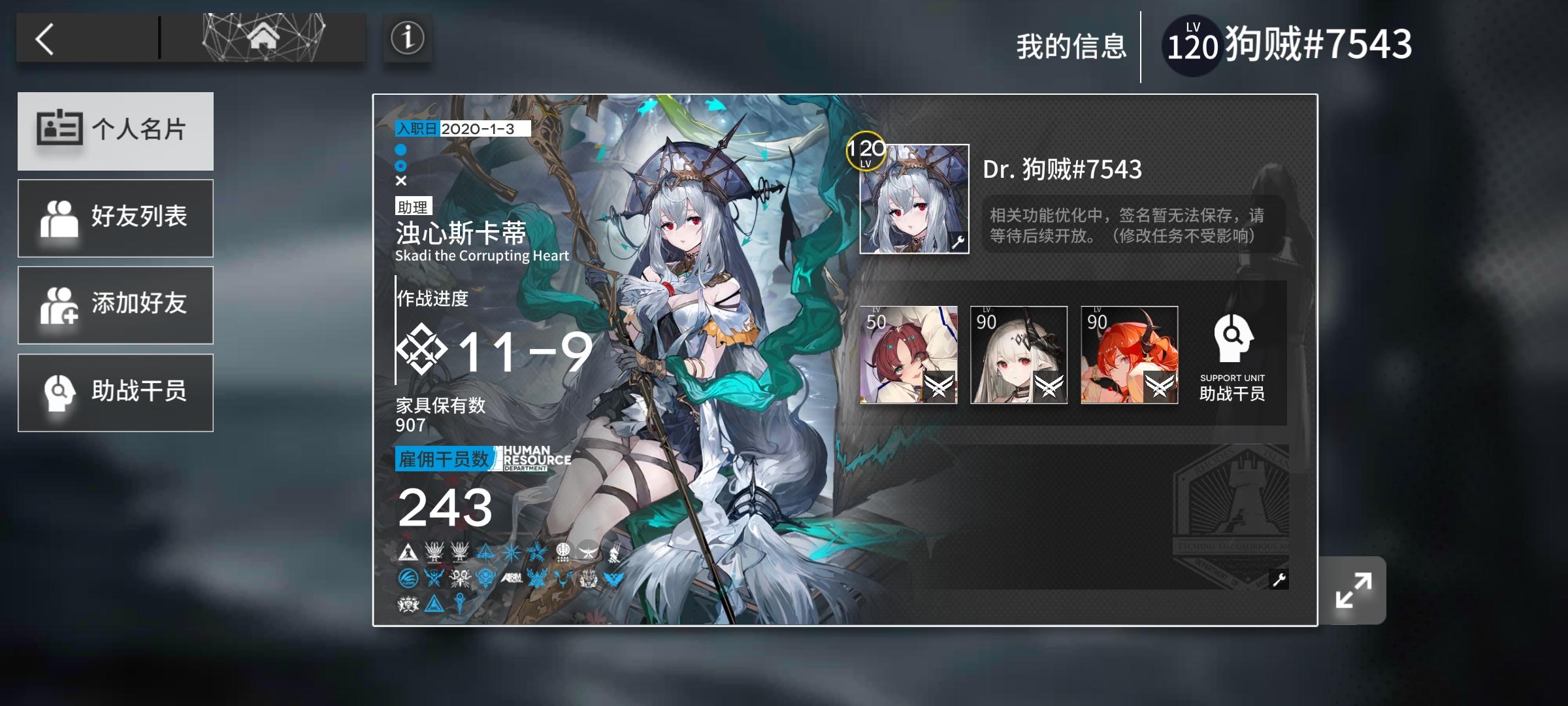The width and height of the screenshot is (1568, 706).
Task: Open 好友列表 friend list tab
Action: point(116,218)
